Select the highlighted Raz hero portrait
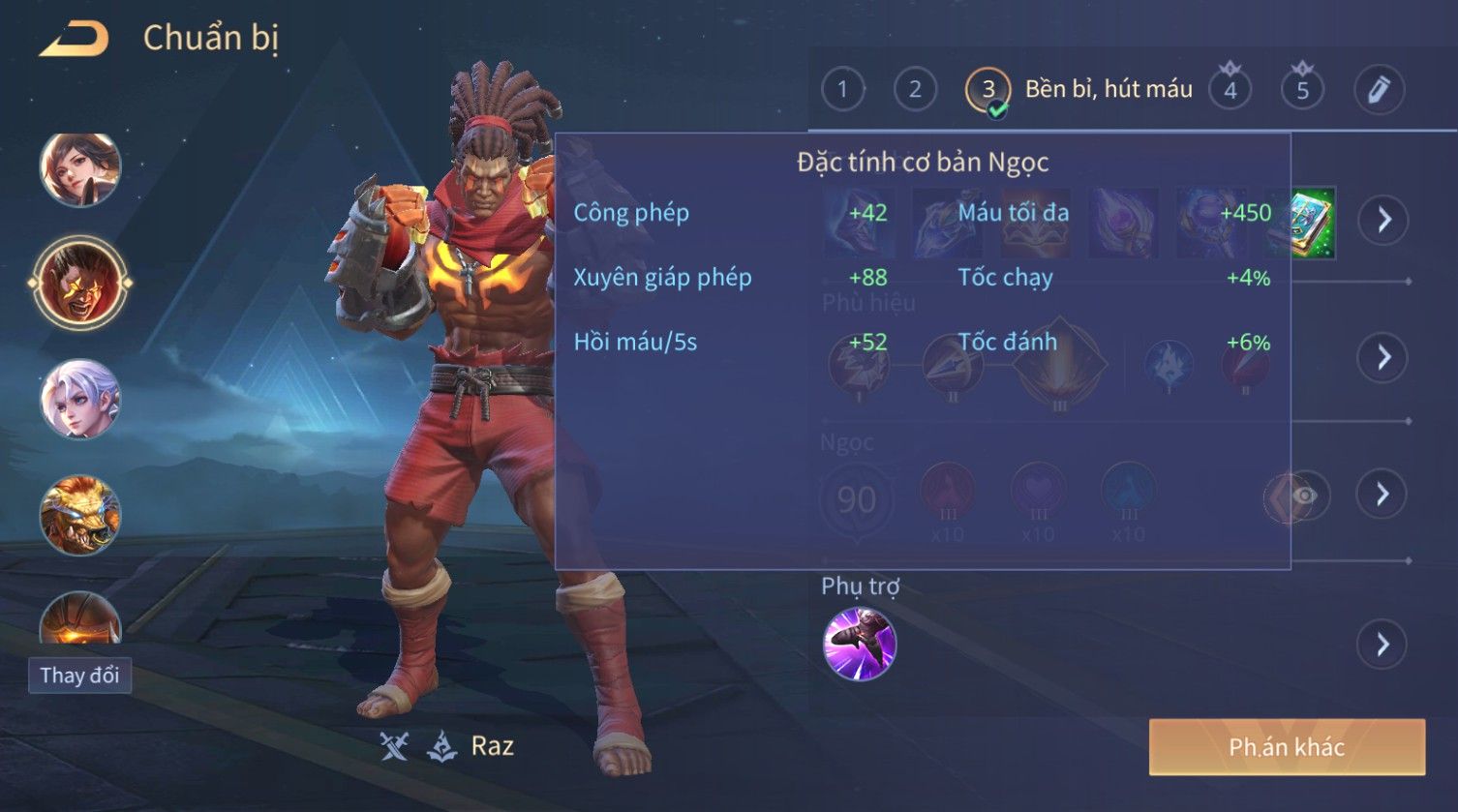The height and width of the screenshot is (812, 1458). coord(79,284)
